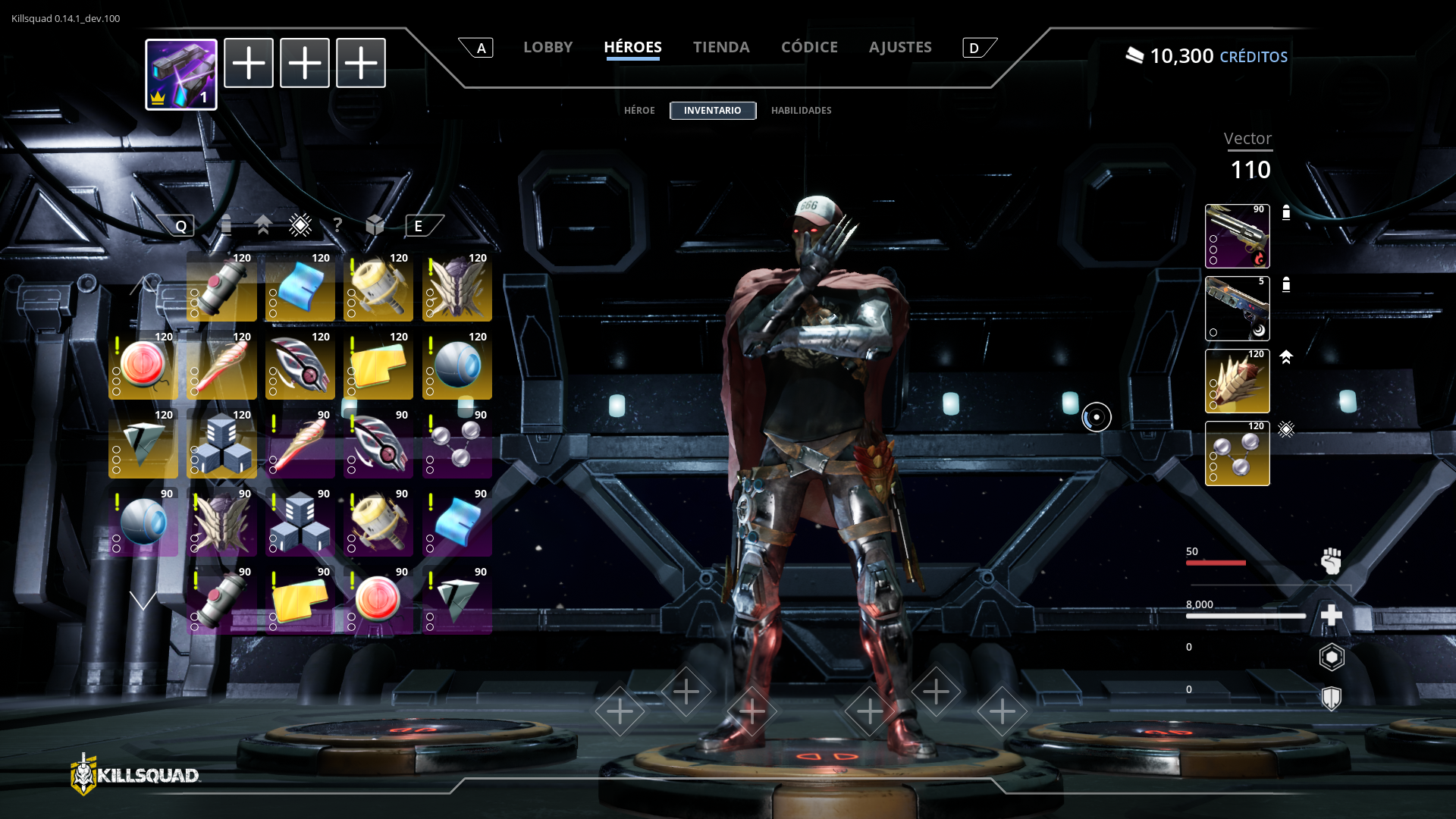Go to the Tienda shop menu

[720, 47]
